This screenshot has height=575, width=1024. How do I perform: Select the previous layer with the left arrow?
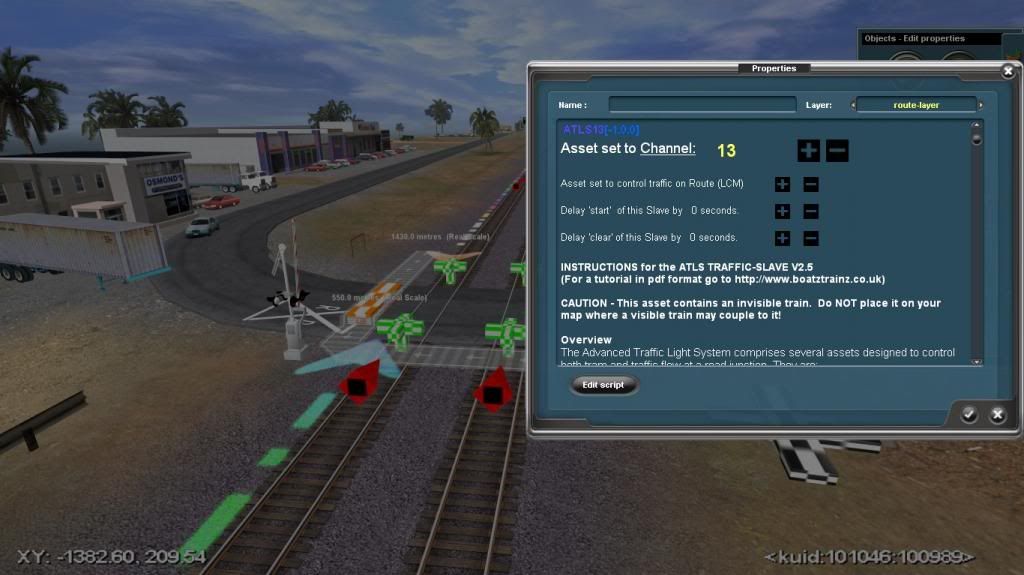(853, 105)
